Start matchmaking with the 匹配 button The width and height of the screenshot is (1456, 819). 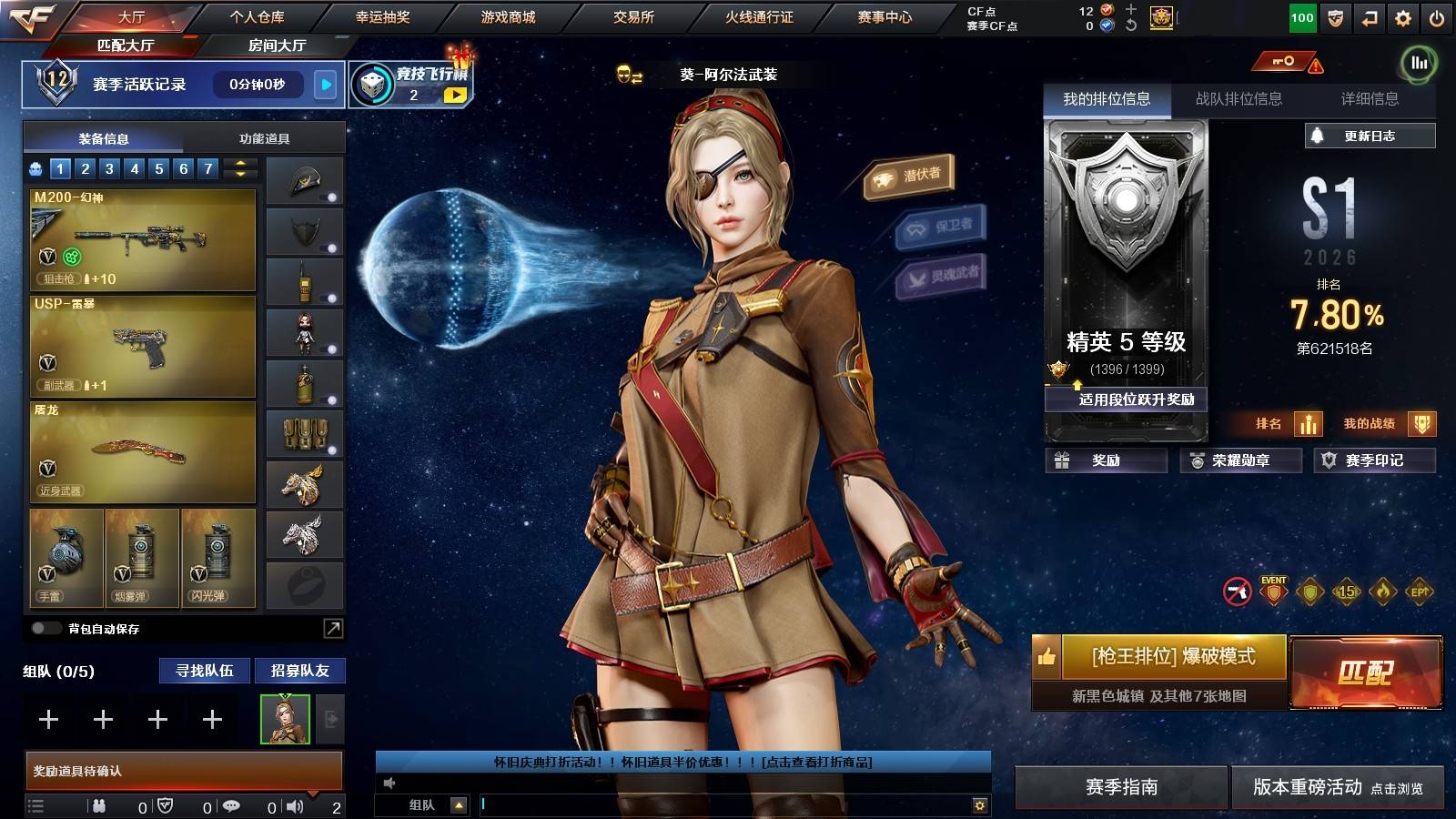point(1365,672)
